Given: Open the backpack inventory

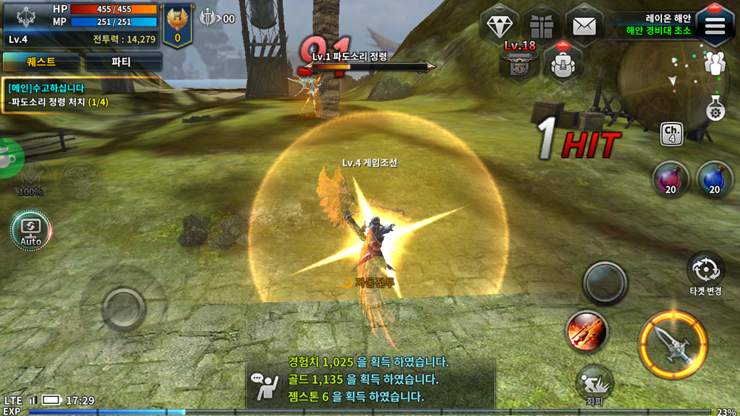Looking at the screenshot, I should pyautogui.click(x=564, y=63).
